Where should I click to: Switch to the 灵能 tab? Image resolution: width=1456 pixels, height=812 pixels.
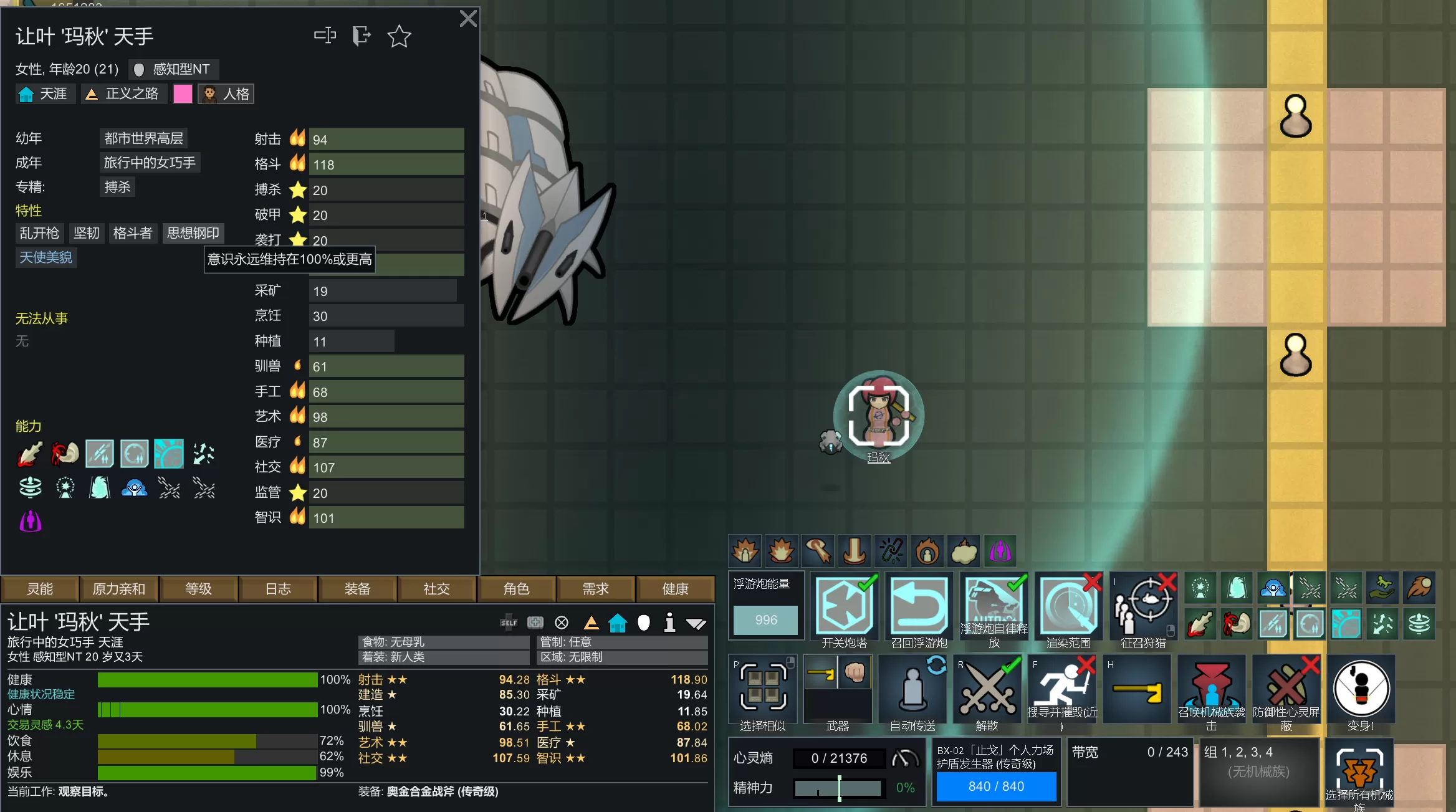point(40,589)
